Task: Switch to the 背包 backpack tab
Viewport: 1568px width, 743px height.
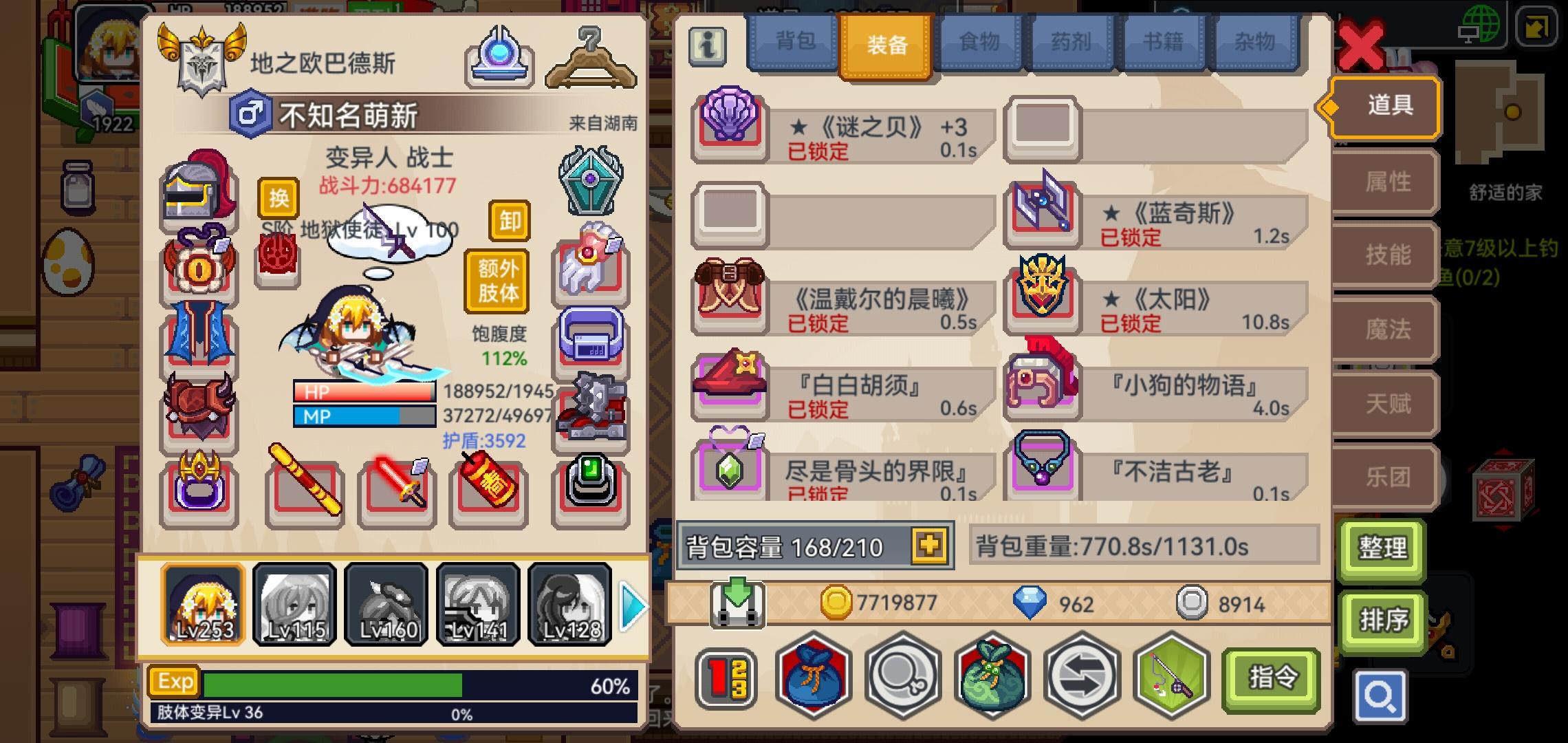Action: click(x=796, y=43)
